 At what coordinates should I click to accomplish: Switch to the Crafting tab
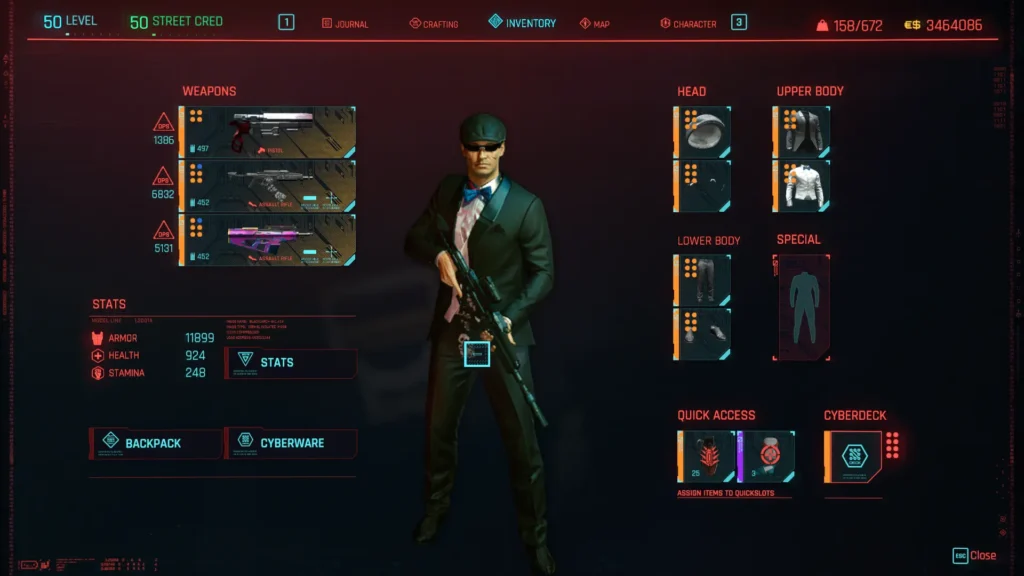coord(434,23)
